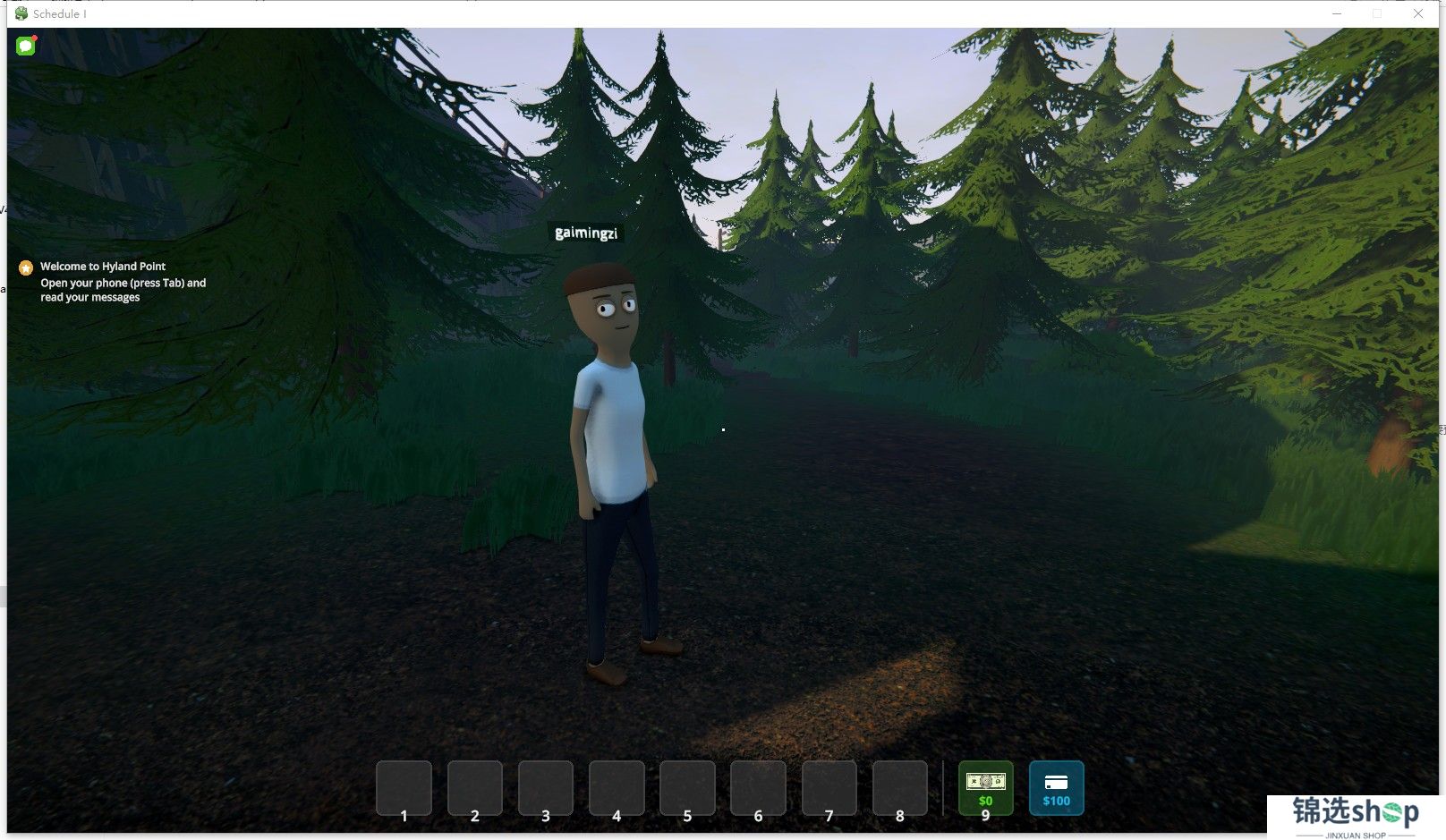Select the $0 cash hotbar slot
Image resolution: width=1446 pixels, height=840 pixels.
(x=985, y=787)
